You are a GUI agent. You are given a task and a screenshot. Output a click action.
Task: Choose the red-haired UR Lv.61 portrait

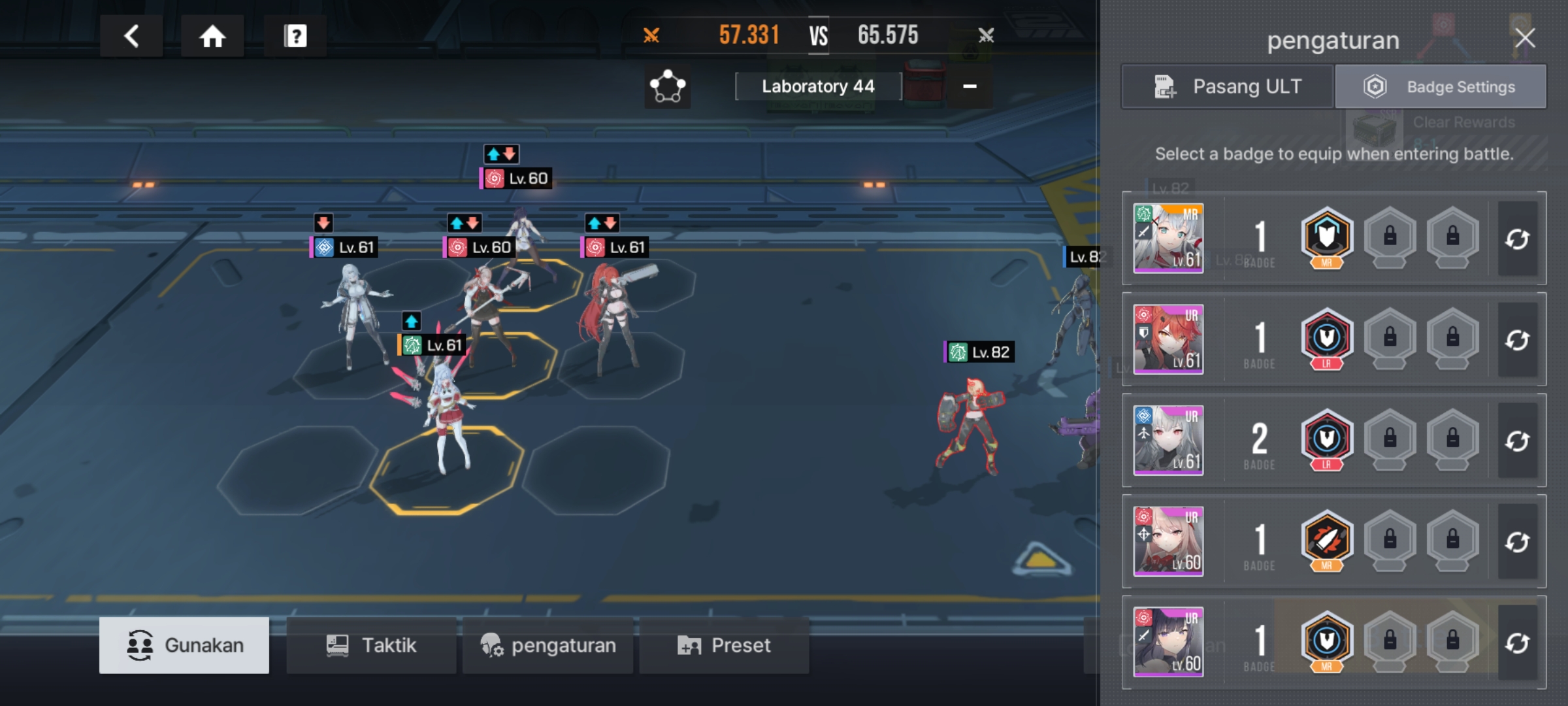pyautogui.click(x=1168, y=339)
